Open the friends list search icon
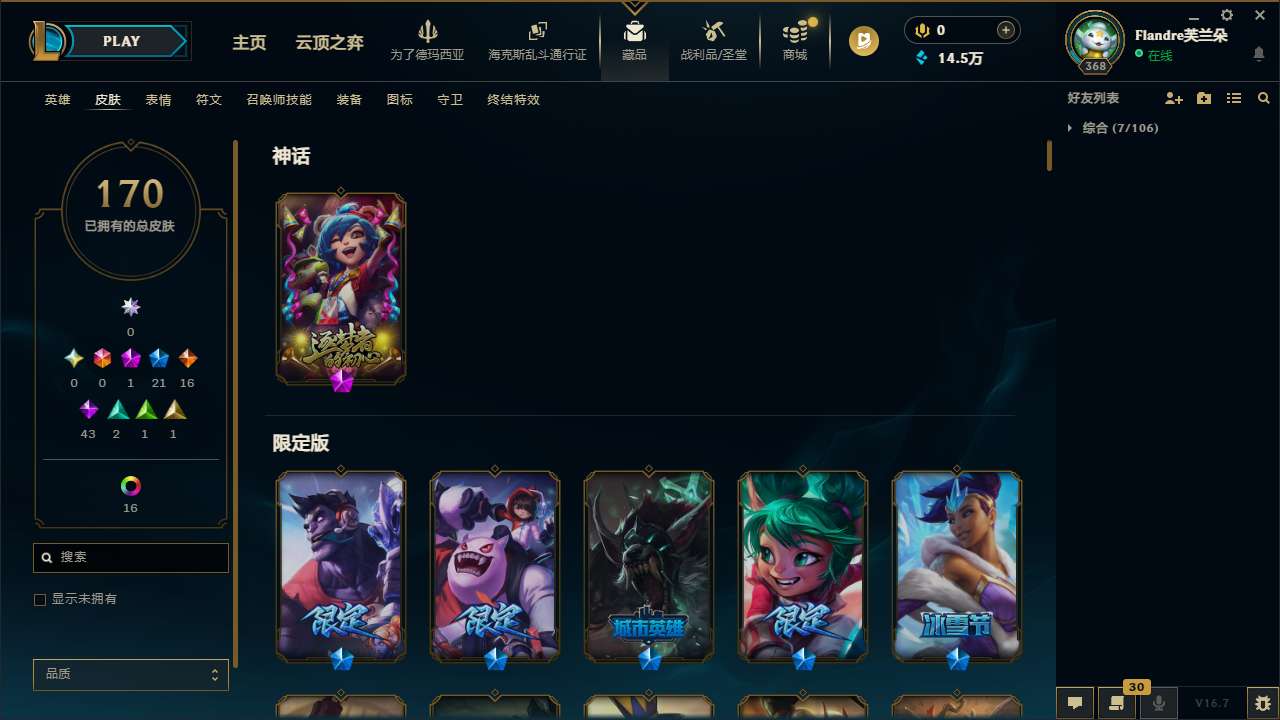 click(1264, 98)
